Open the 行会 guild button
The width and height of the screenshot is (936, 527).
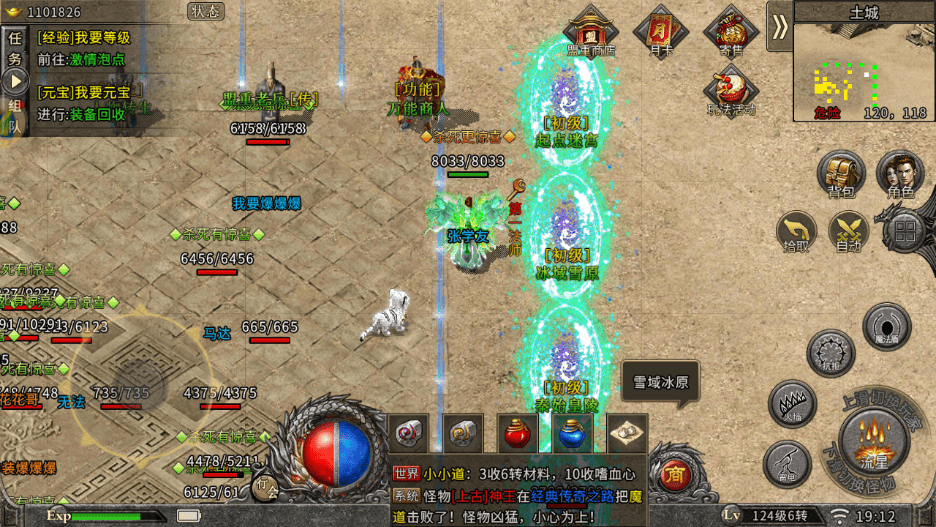click(265, 485)
